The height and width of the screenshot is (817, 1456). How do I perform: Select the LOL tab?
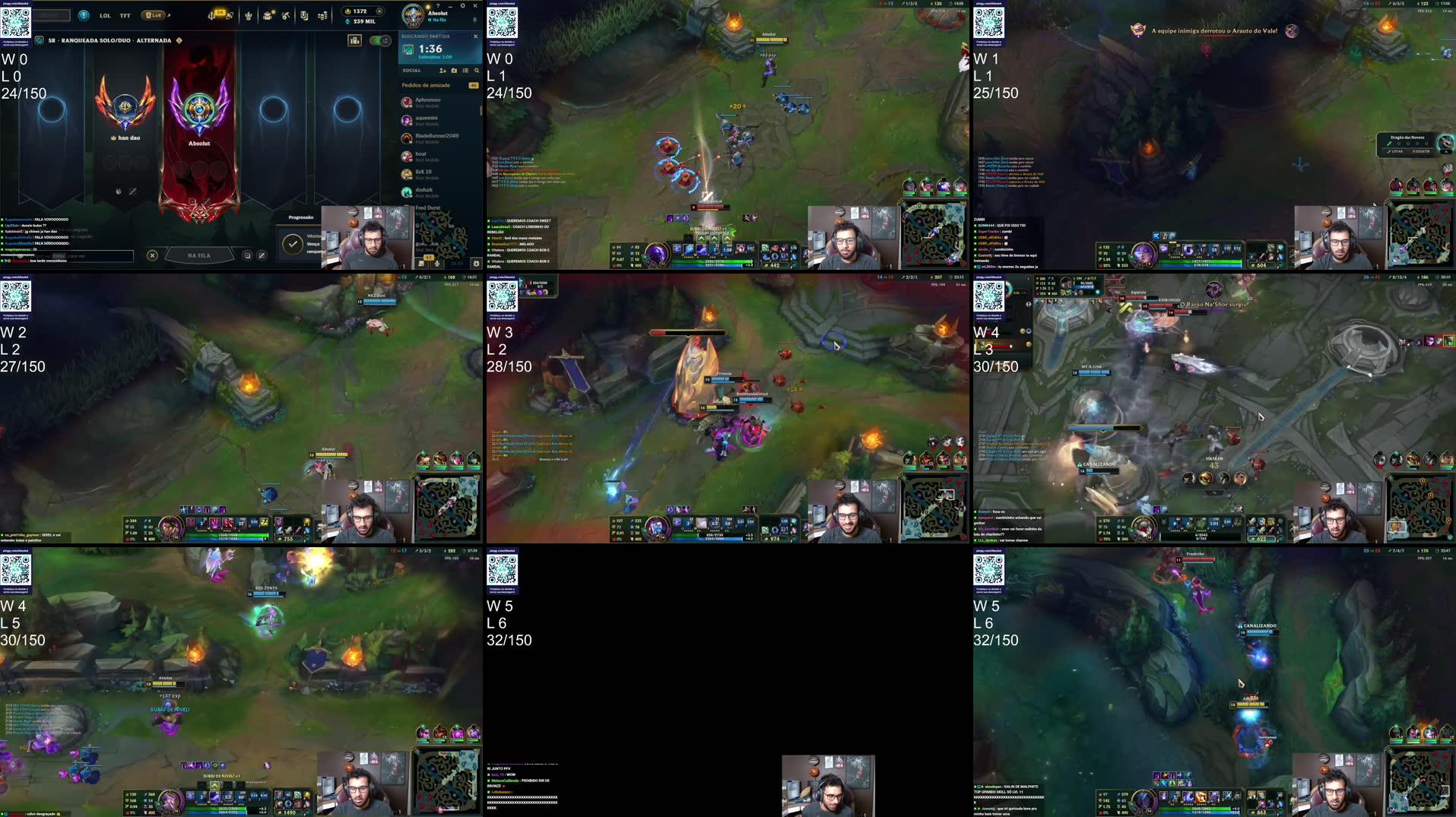[104, 15]
